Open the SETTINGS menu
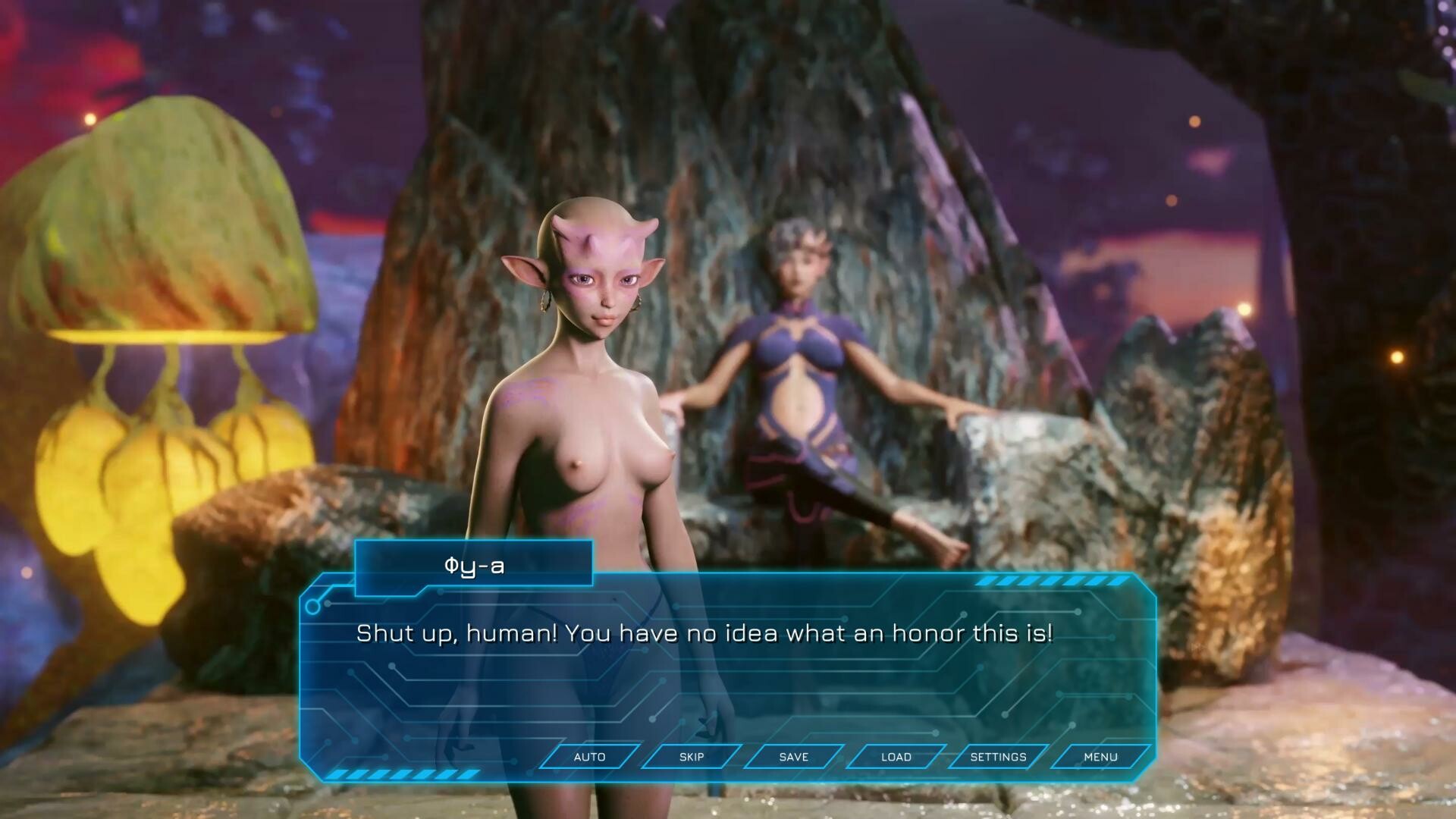The image size is (1456, 819). coord(996,757)
